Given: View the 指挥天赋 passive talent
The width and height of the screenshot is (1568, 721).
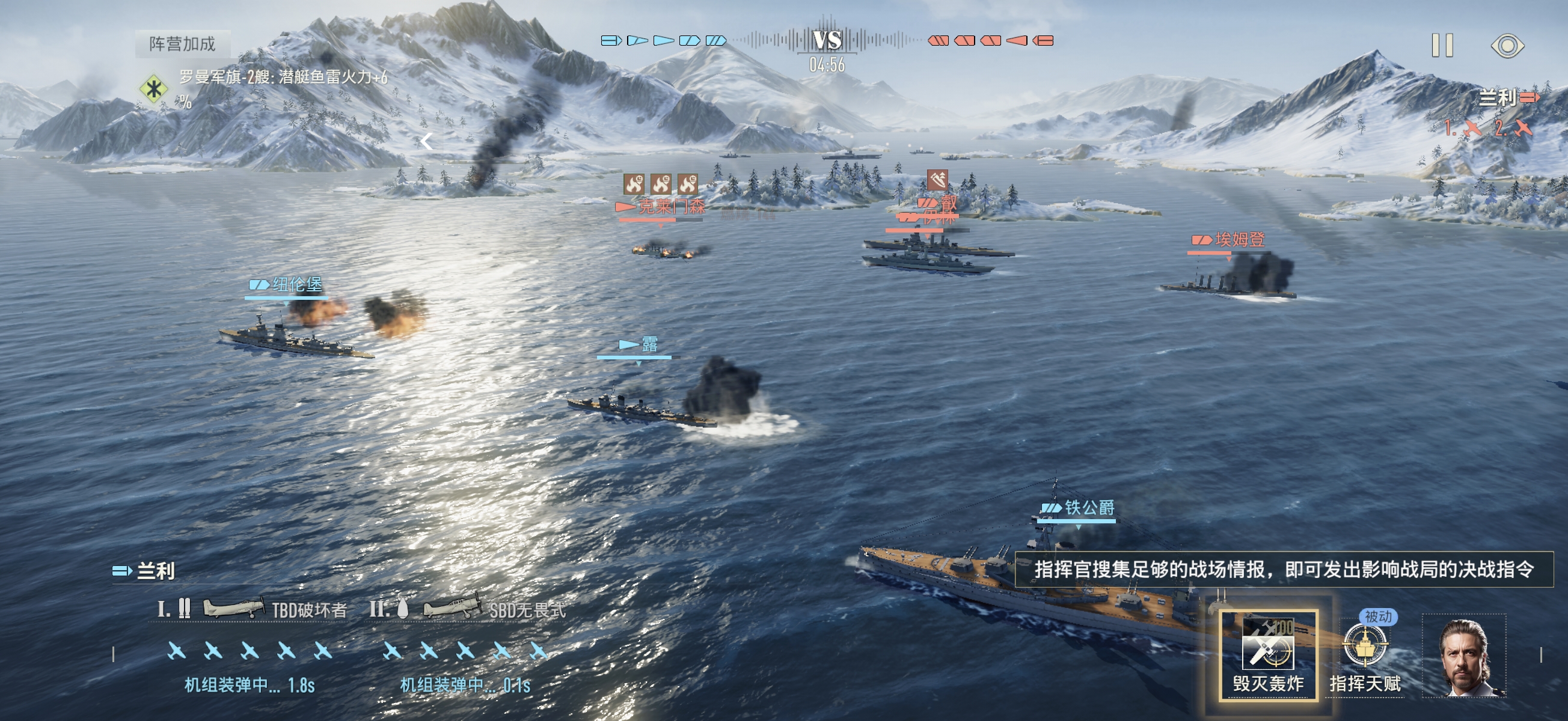Looking at the screenshot, I should pyautogui.click(x=1365, y=656).
